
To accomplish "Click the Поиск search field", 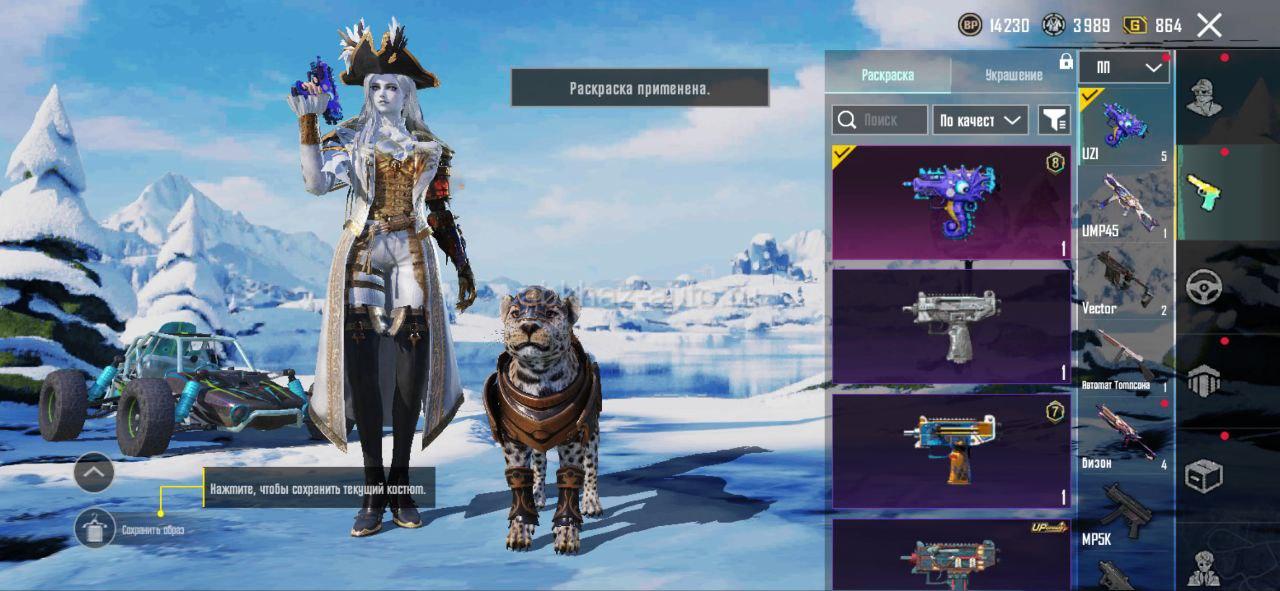I will coord(880,120).
